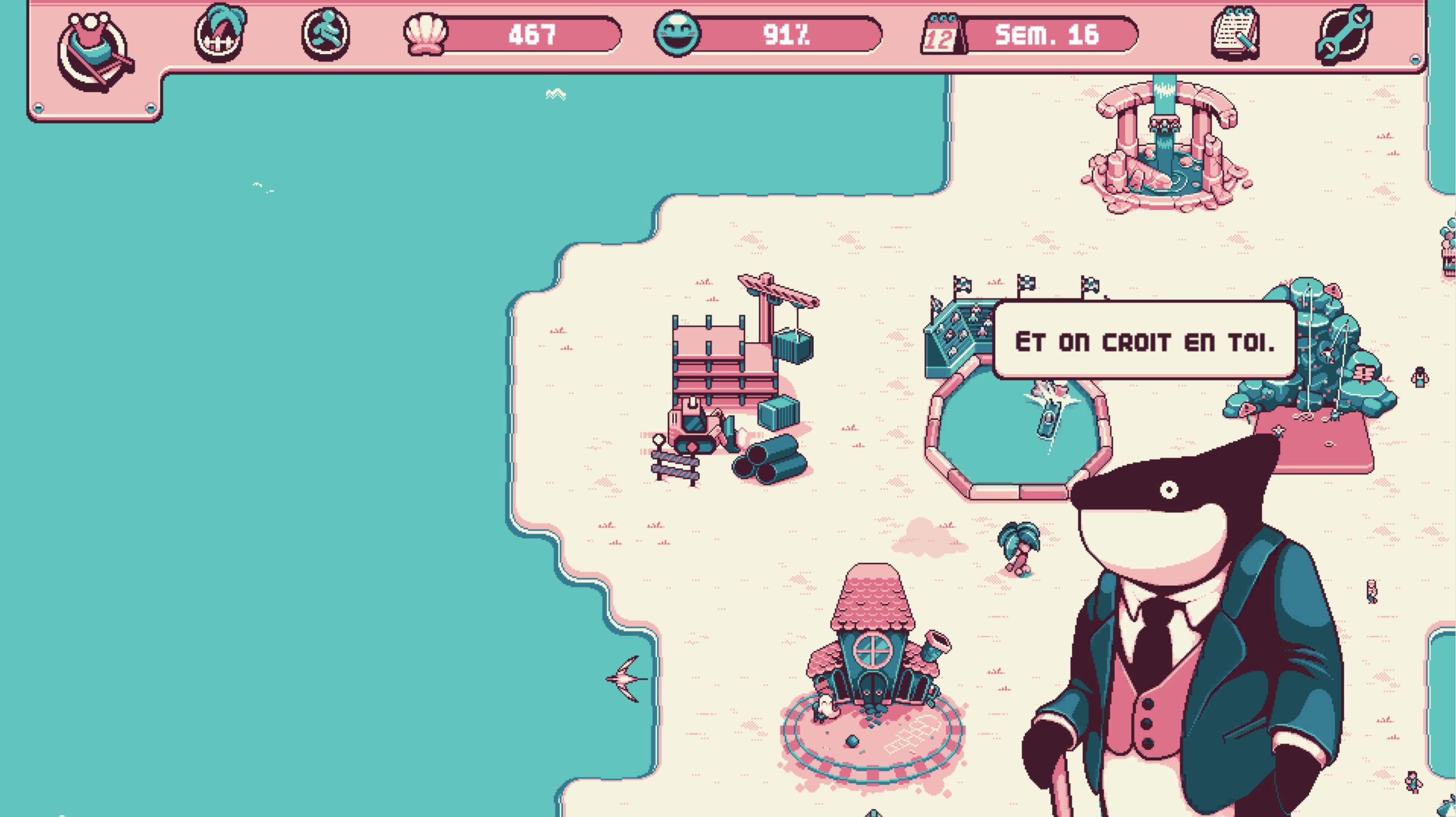1456x817 pixels.
Task: Open the palm tree and fence icon
Action: [x=220, y=33]
